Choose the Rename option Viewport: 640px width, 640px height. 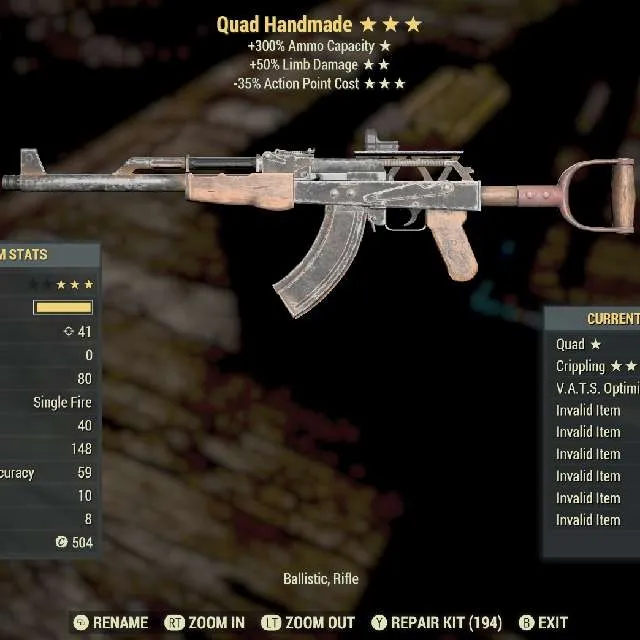tap(111, 622)
